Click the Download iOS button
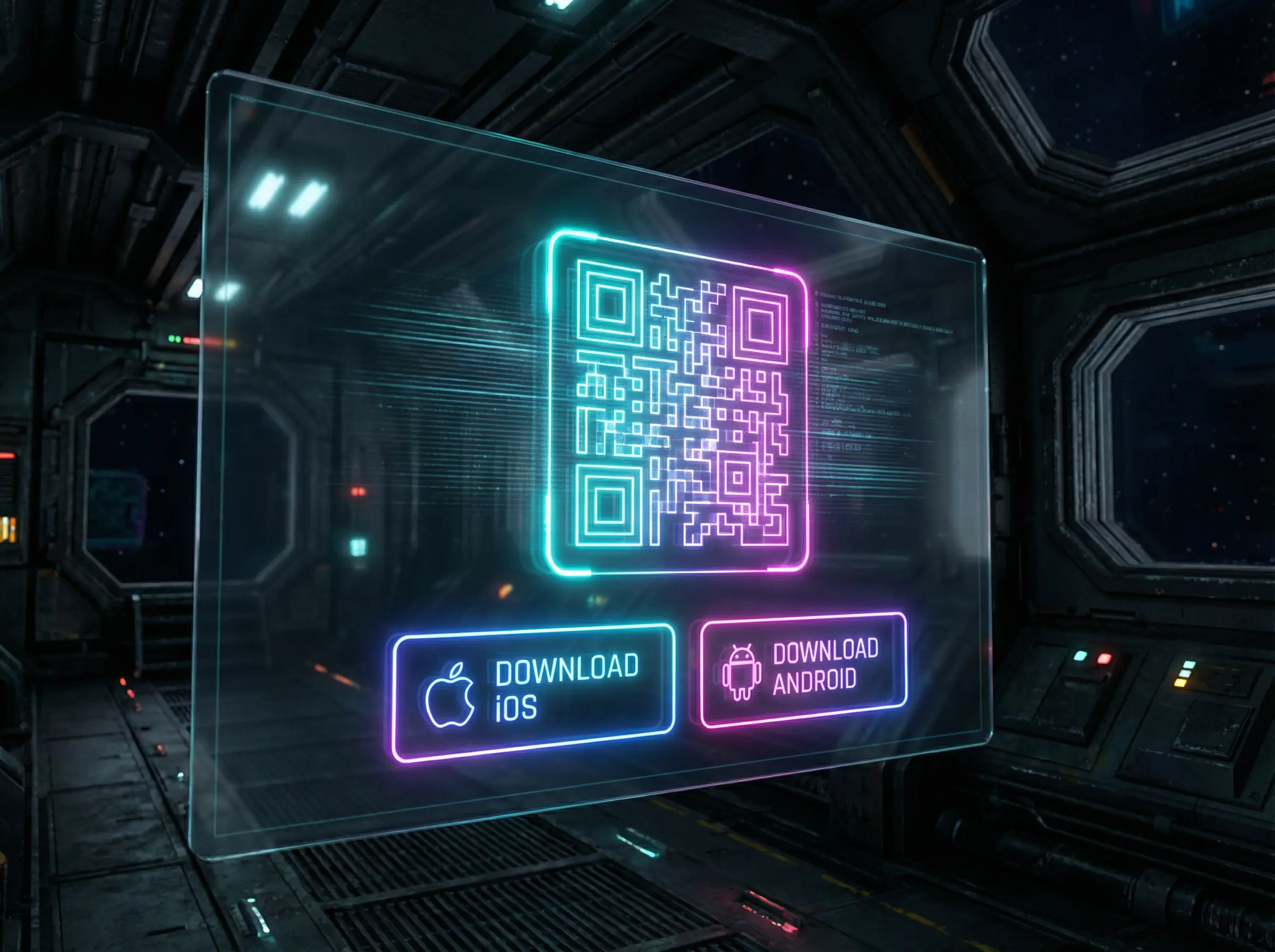This screenshot has height=952, width=1275. (x=533, y=692)
